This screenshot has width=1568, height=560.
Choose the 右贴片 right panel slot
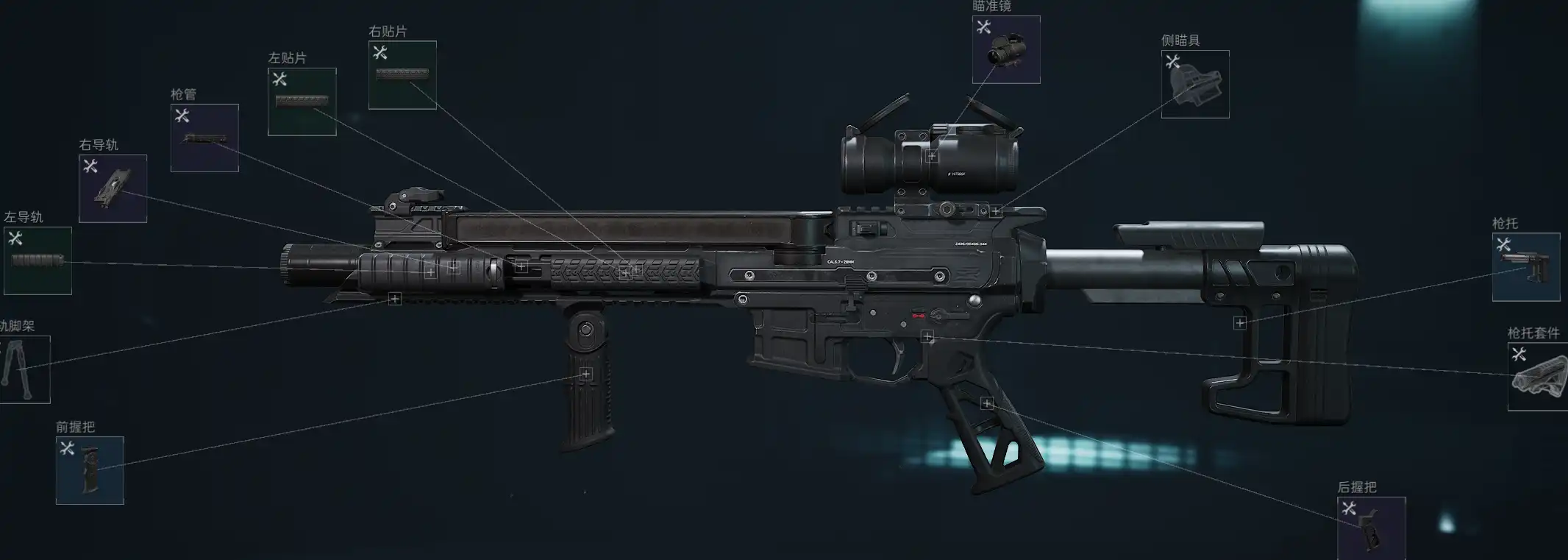click(402, 75)
